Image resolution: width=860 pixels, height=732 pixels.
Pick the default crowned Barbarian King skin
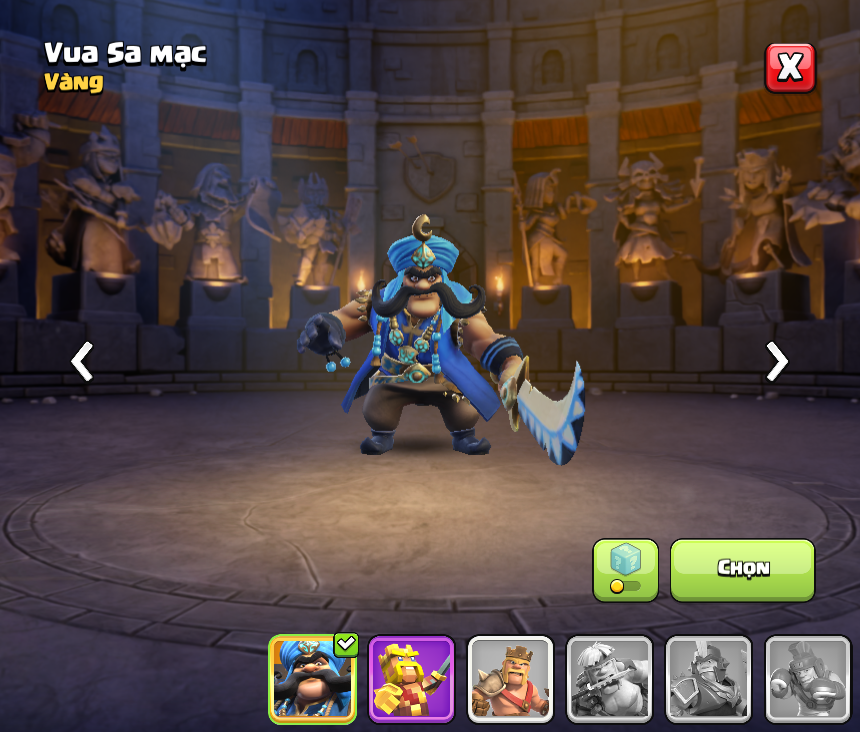click(510, 679)
